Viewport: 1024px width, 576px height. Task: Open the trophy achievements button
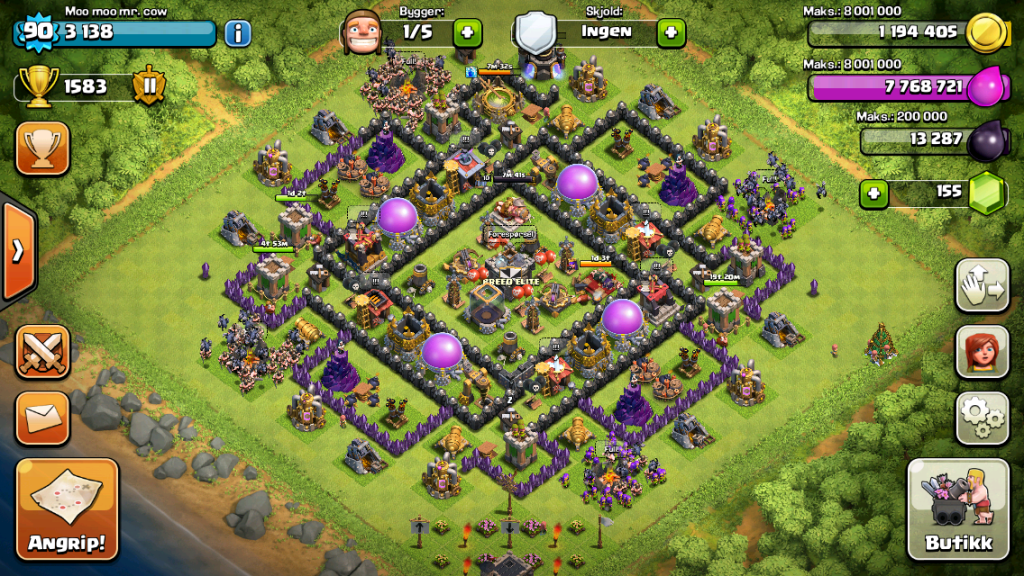click(42, 148)
